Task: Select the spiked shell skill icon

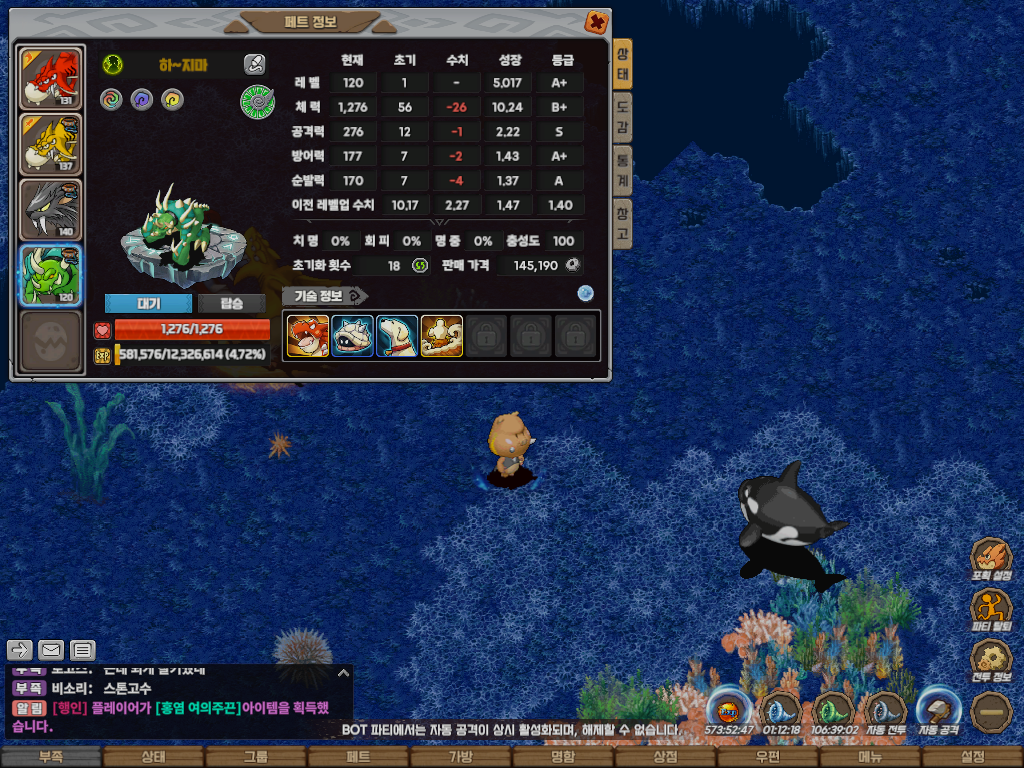Action: [352, 336]
